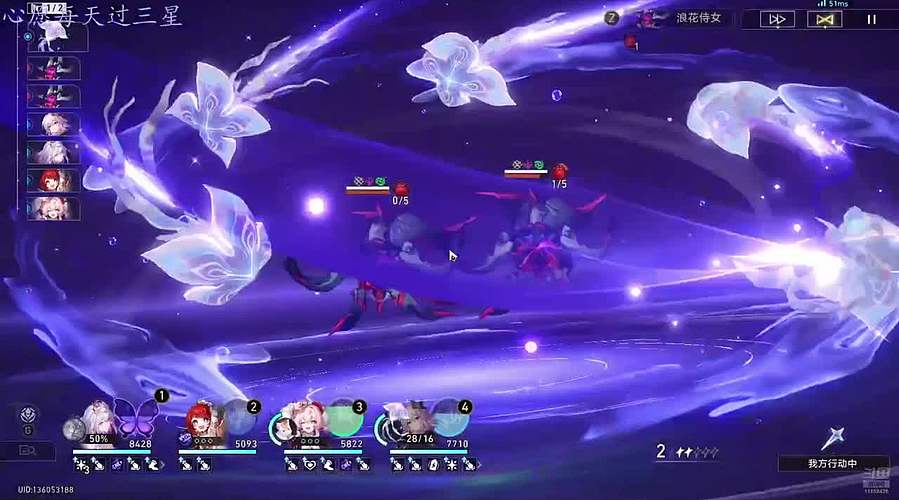This screenshot has width=899, height=500.
Task: Select the bottom turn order portrait
Action: [53, 208]
